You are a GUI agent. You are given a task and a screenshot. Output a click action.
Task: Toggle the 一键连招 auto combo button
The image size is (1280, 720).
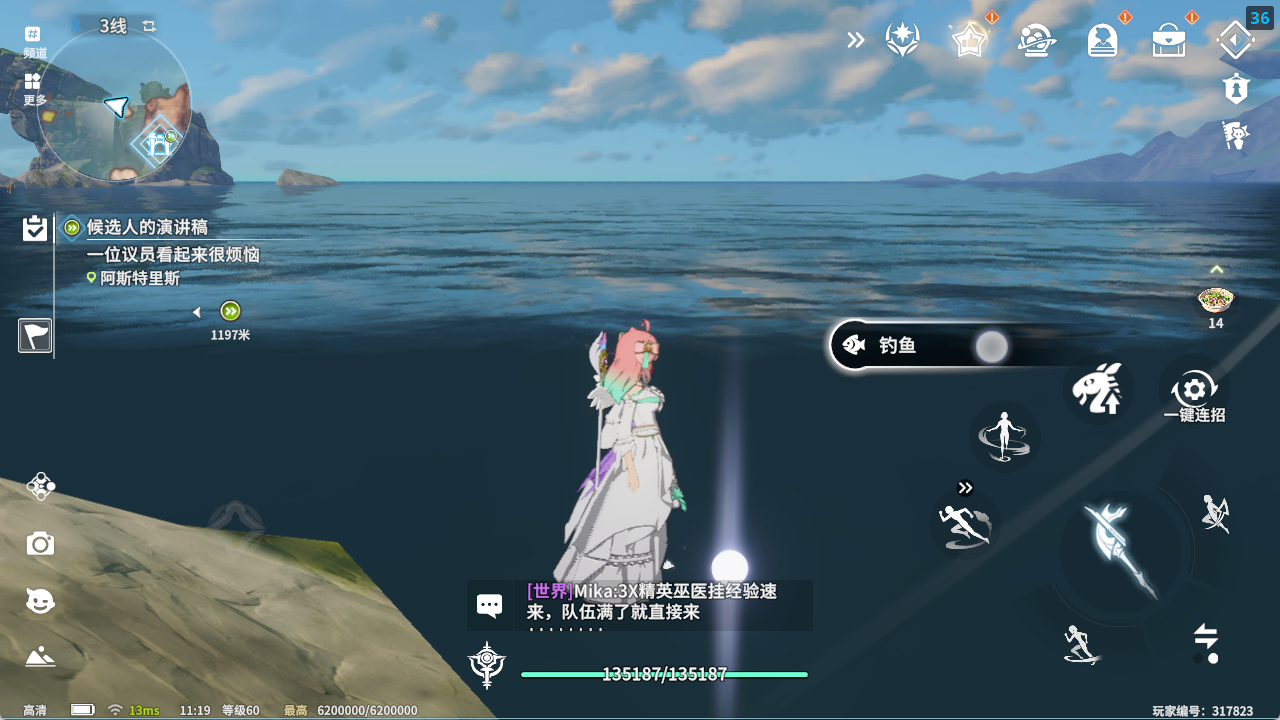[x=1194, y=393]
